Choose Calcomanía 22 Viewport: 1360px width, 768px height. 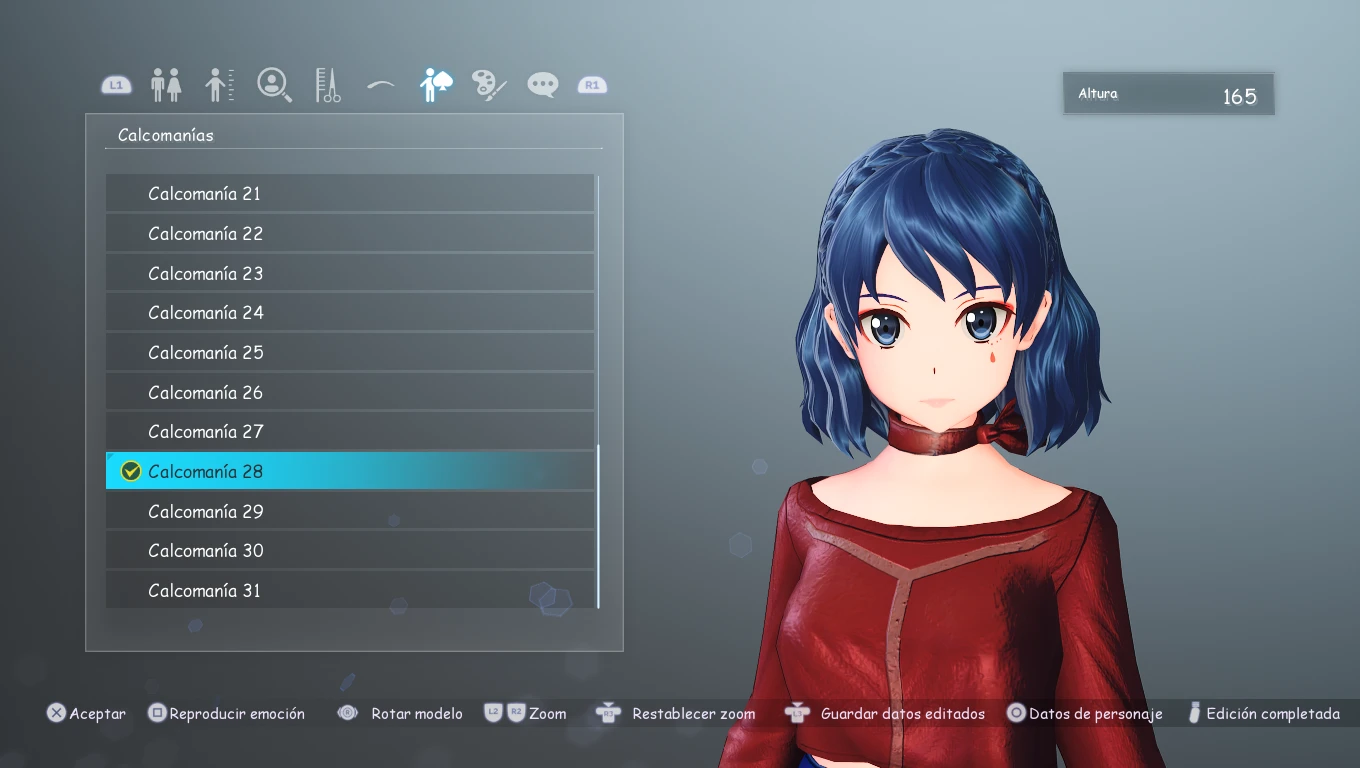pyautogui.click(x=350, y=233)
